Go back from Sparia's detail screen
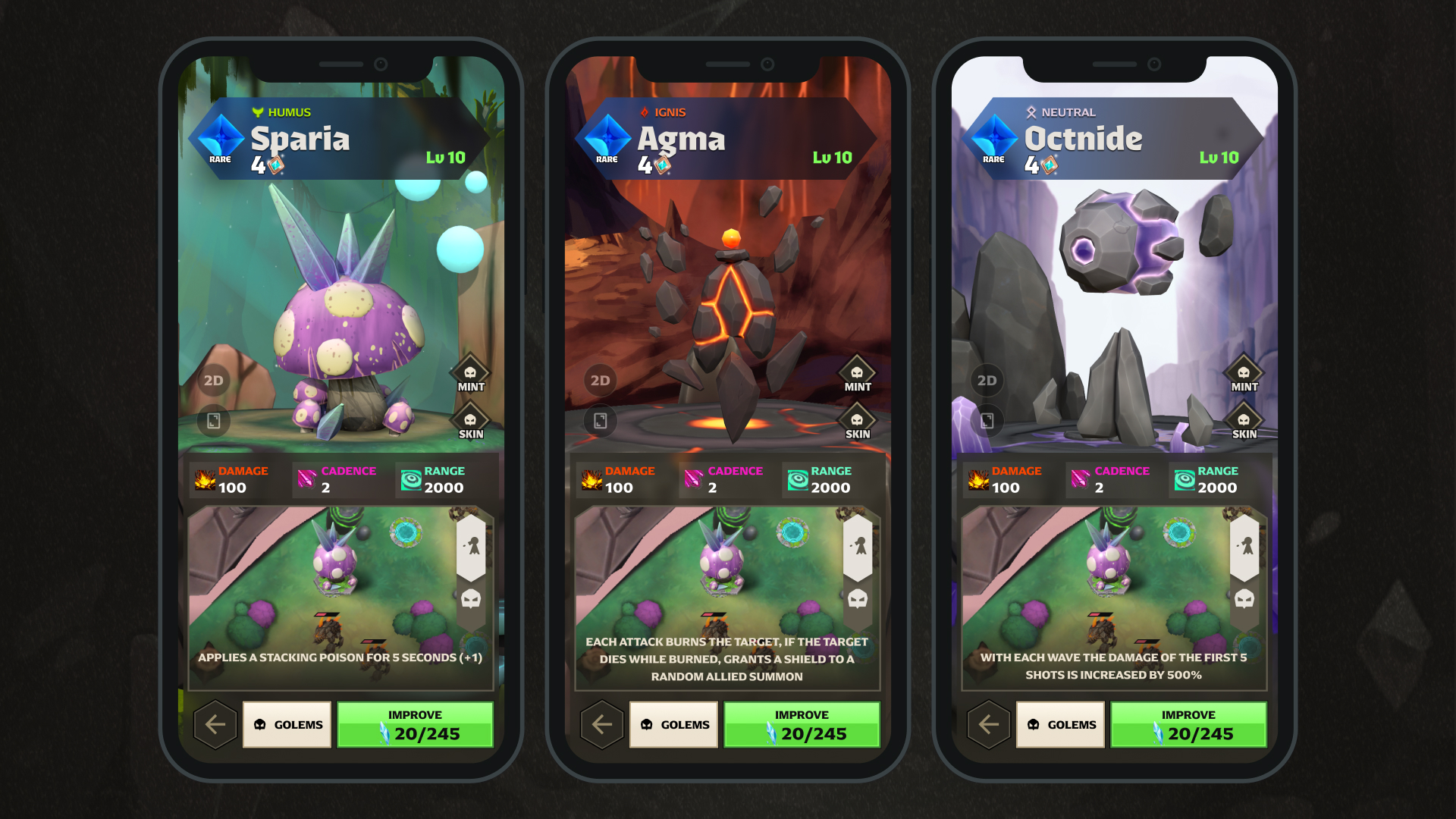1456x819 pixels. (x=215, y=725)
